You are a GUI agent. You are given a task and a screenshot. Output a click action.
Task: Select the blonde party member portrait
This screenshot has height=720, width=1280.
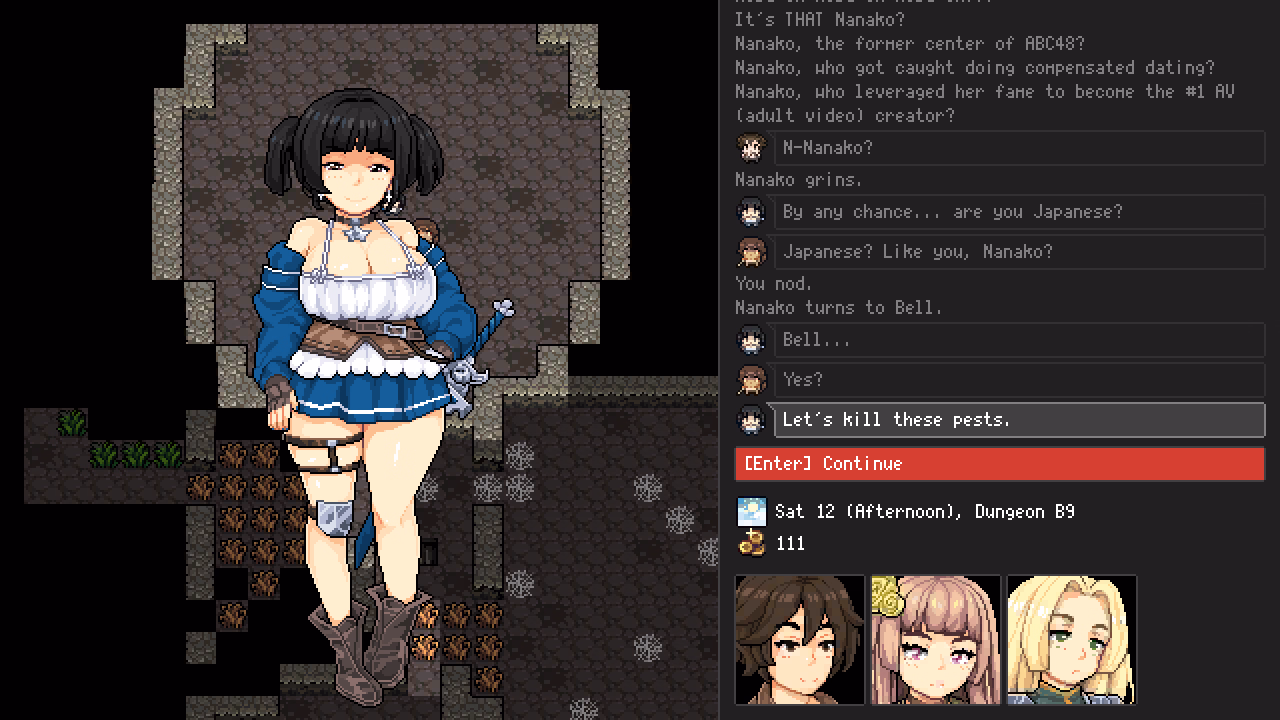pyautogui.click(x=1071, y=640)
